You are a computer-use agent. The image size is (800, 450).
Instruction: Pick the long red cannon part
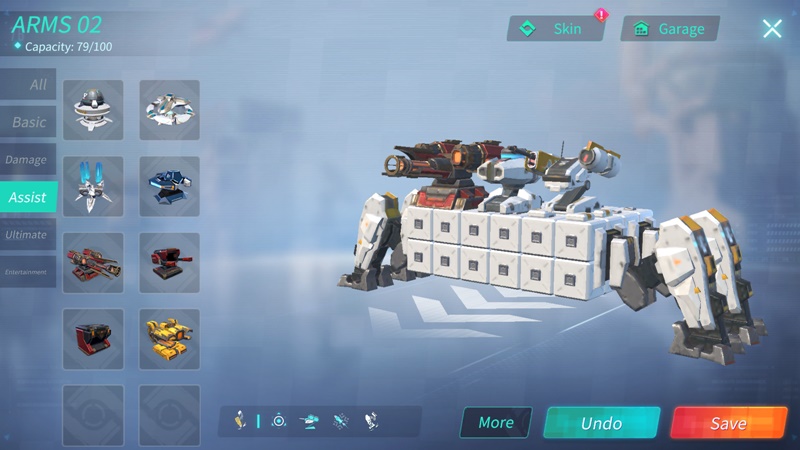pos(93,263)
